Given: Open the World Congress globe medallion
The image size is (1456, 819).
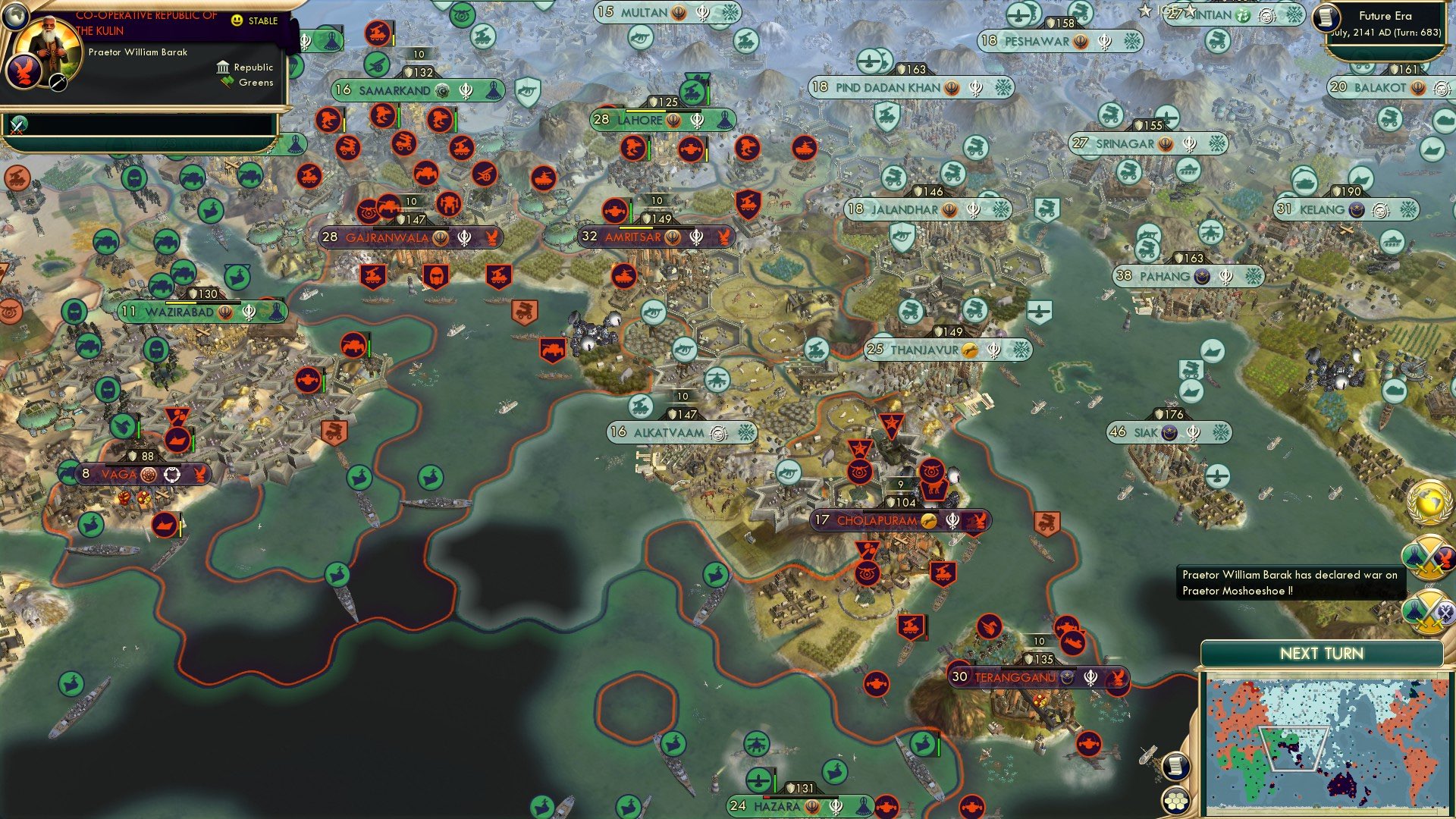Looking at the screenshot, I should coord(1429,504).
